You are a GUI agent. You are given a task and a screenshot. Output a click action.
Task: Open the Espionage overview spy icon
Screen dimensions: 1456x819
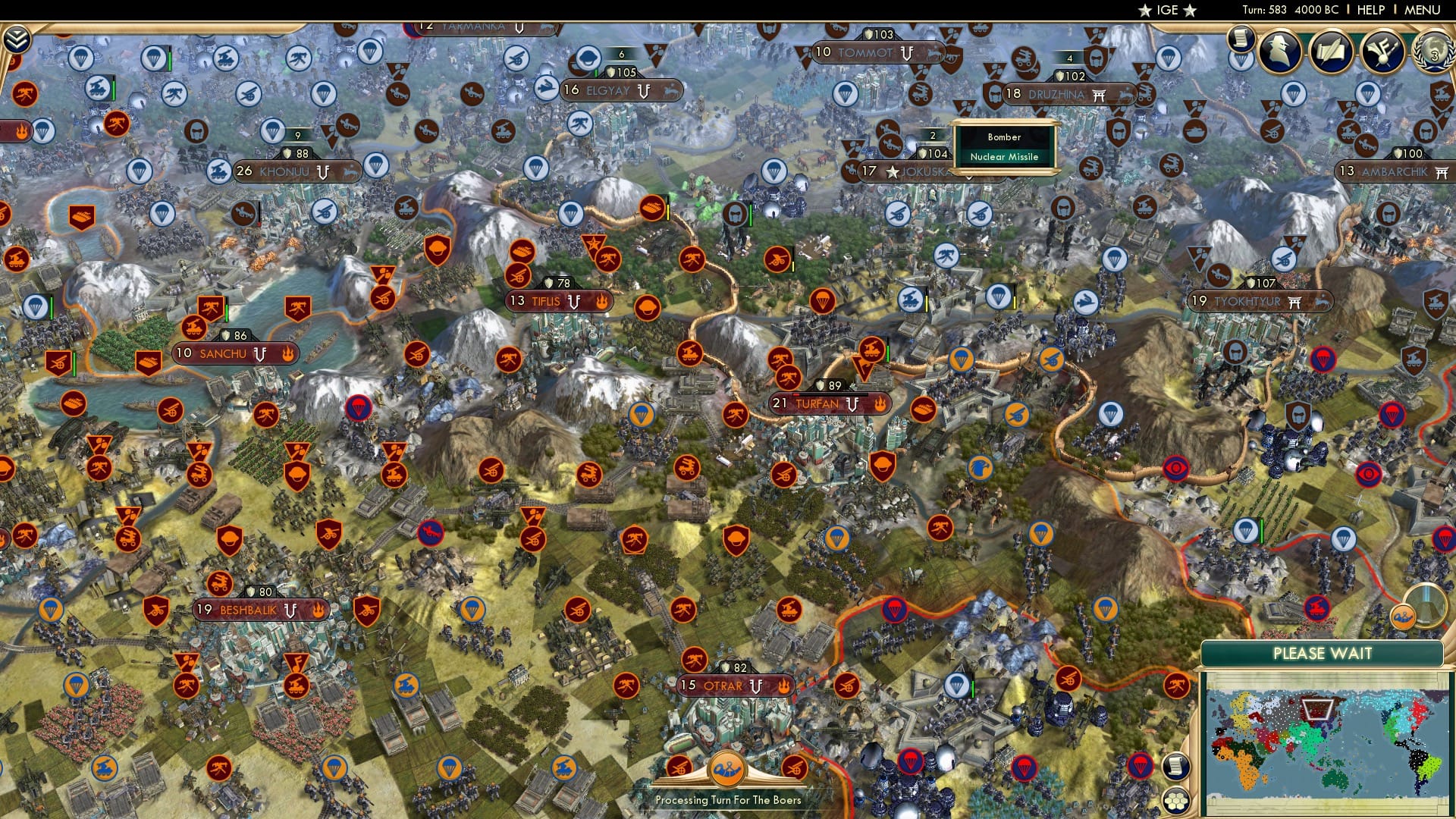pos(1279,52)
